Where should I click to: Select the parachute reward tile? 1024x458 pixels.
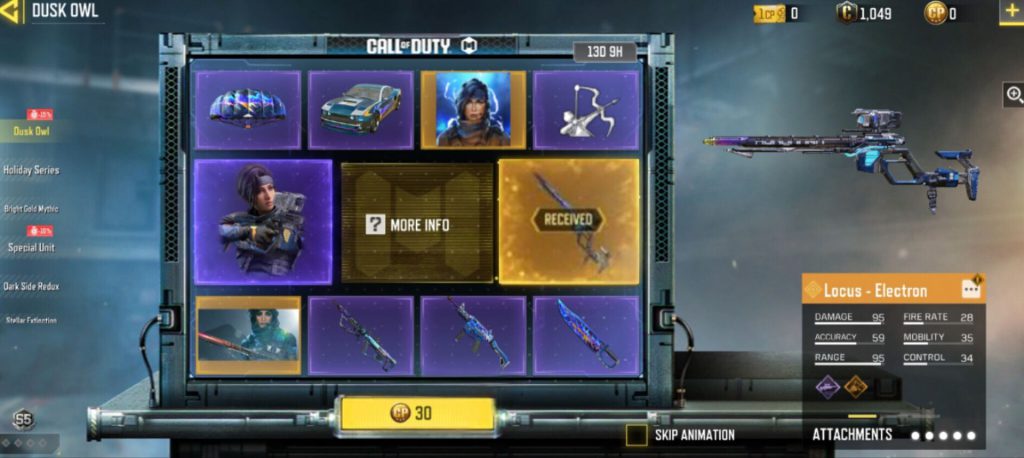(x=247, y=110)
